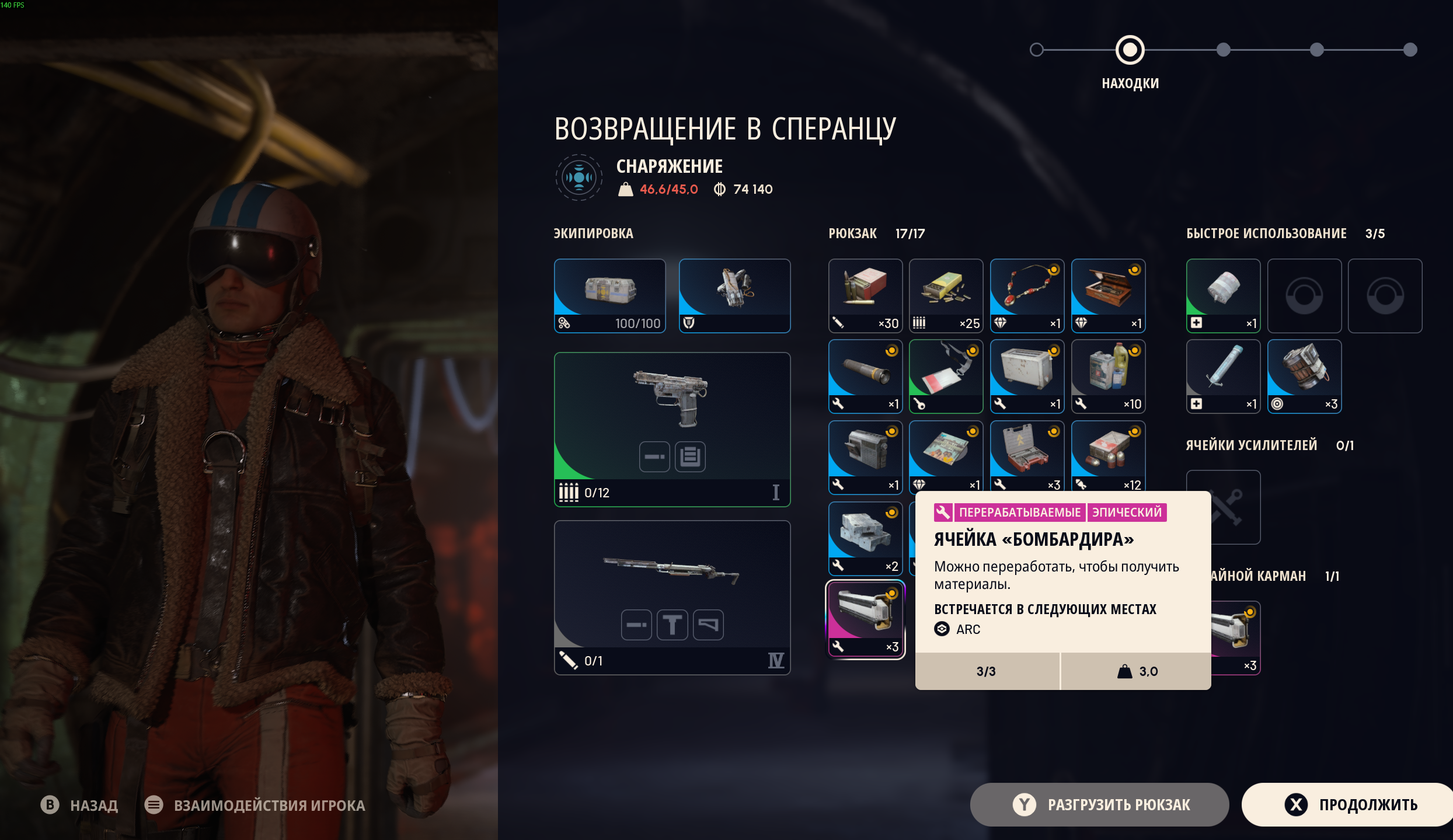Select the flashlight item in backpack

[x=865, y=377]
